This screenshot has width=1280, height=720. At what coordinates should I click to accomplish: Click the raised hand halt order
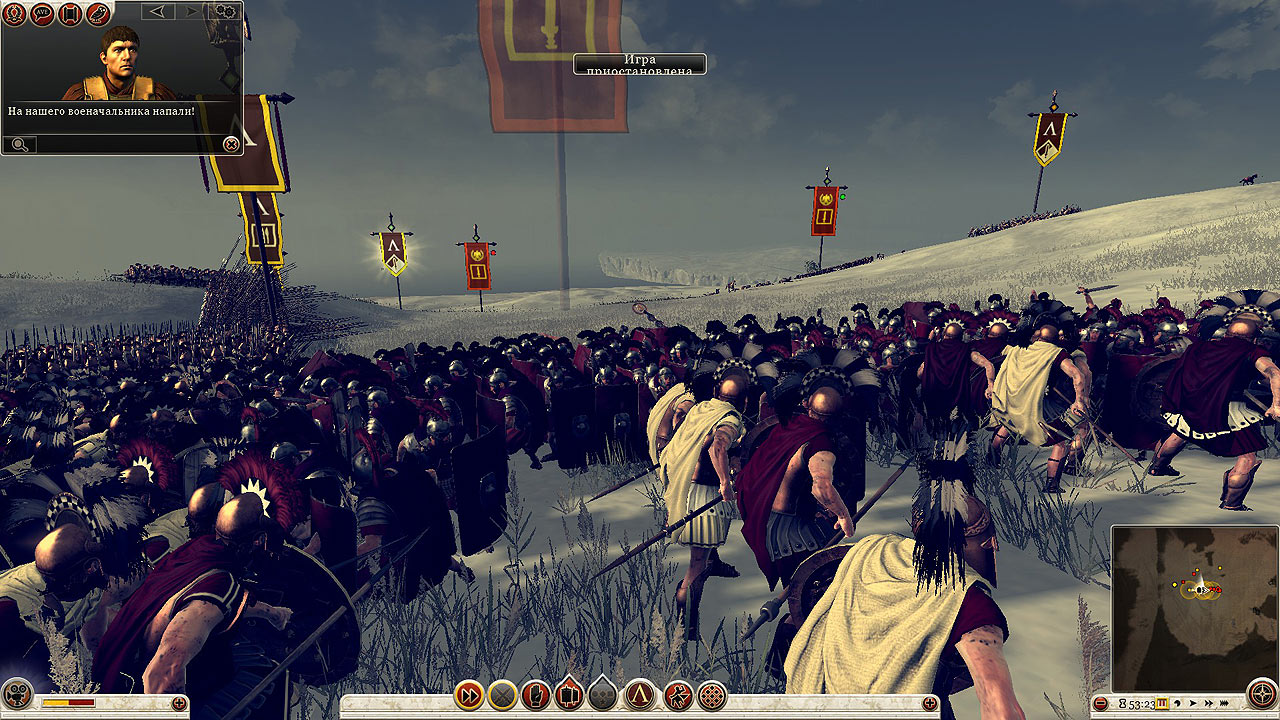click(x=537, y=694)
